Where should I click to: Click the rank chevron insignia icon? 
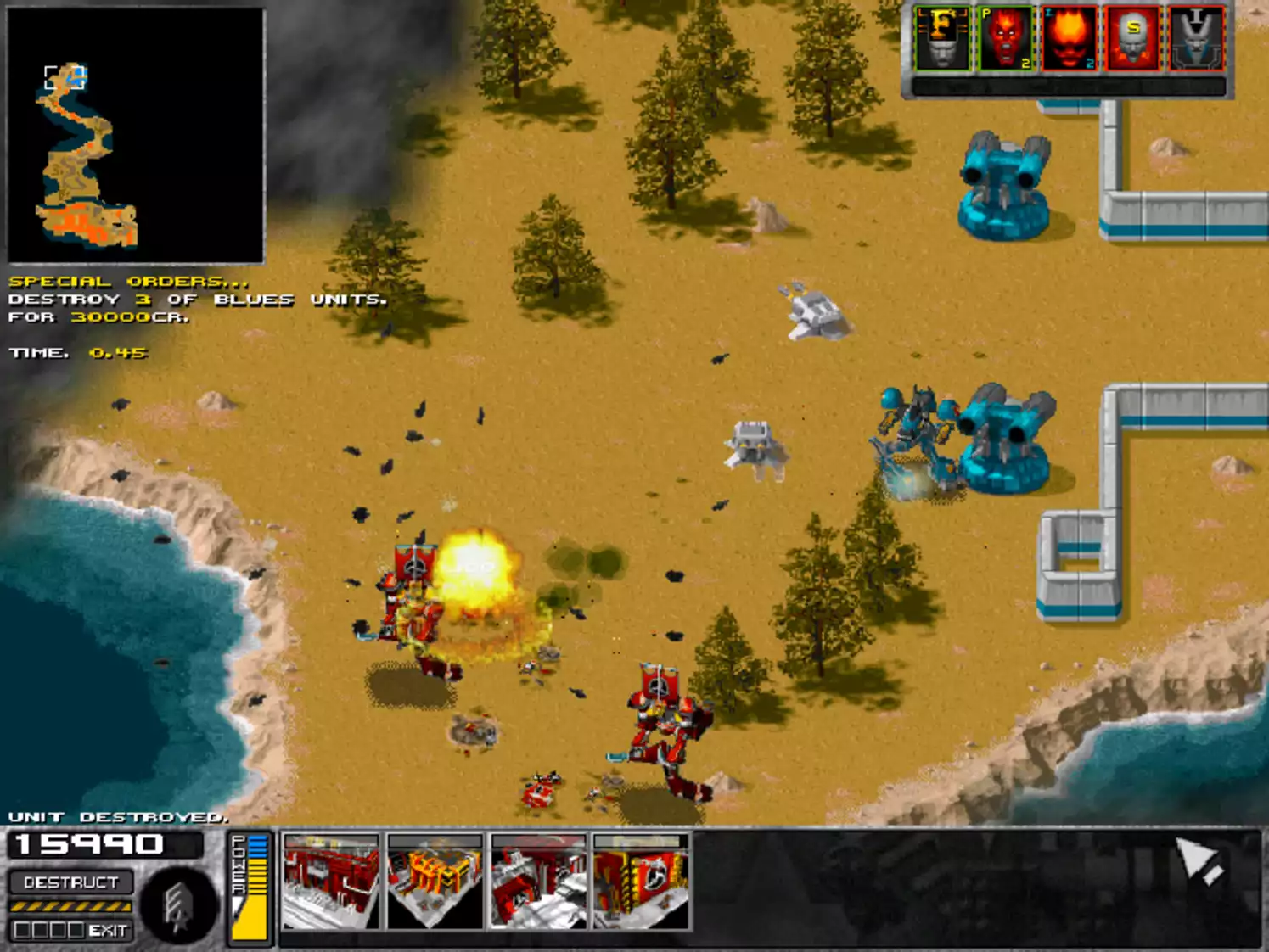point(177,908)
